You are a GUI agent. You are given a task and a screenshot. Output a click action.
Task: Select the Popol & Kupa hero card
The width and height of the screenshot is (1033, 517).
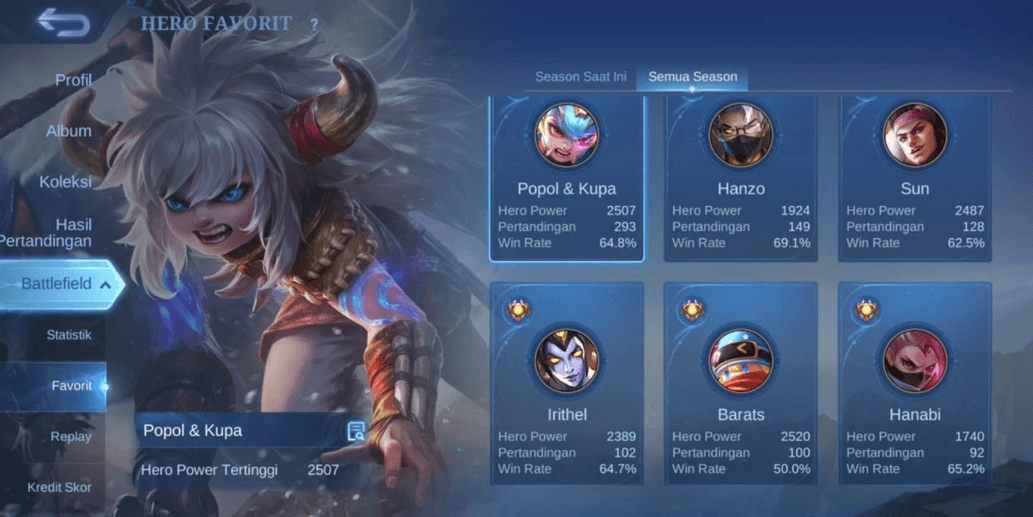click(566, 180)
